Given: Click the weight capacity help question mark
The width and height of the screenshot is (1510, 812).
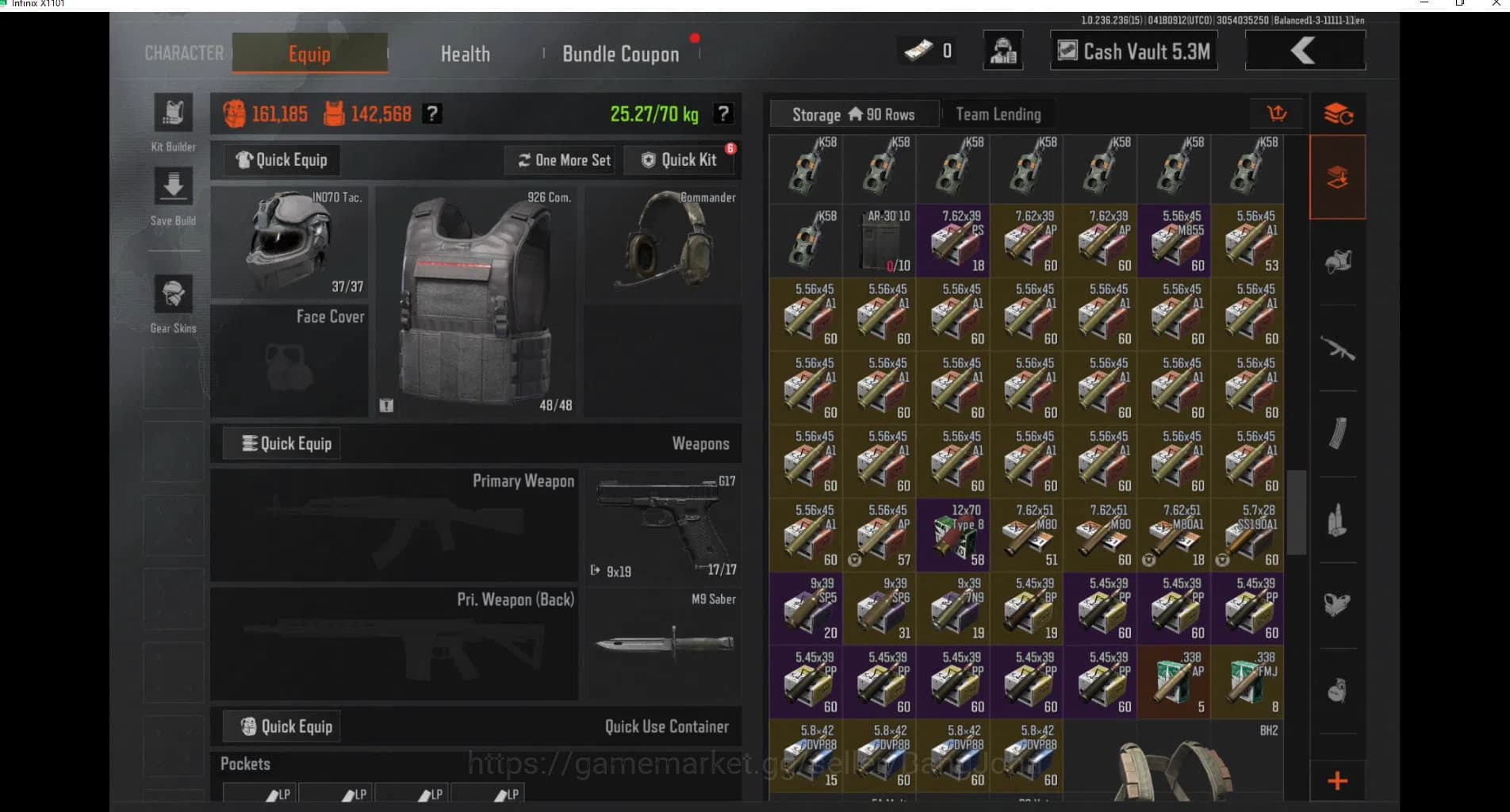Looking at the screenshot, I should [x=722, y=113].
